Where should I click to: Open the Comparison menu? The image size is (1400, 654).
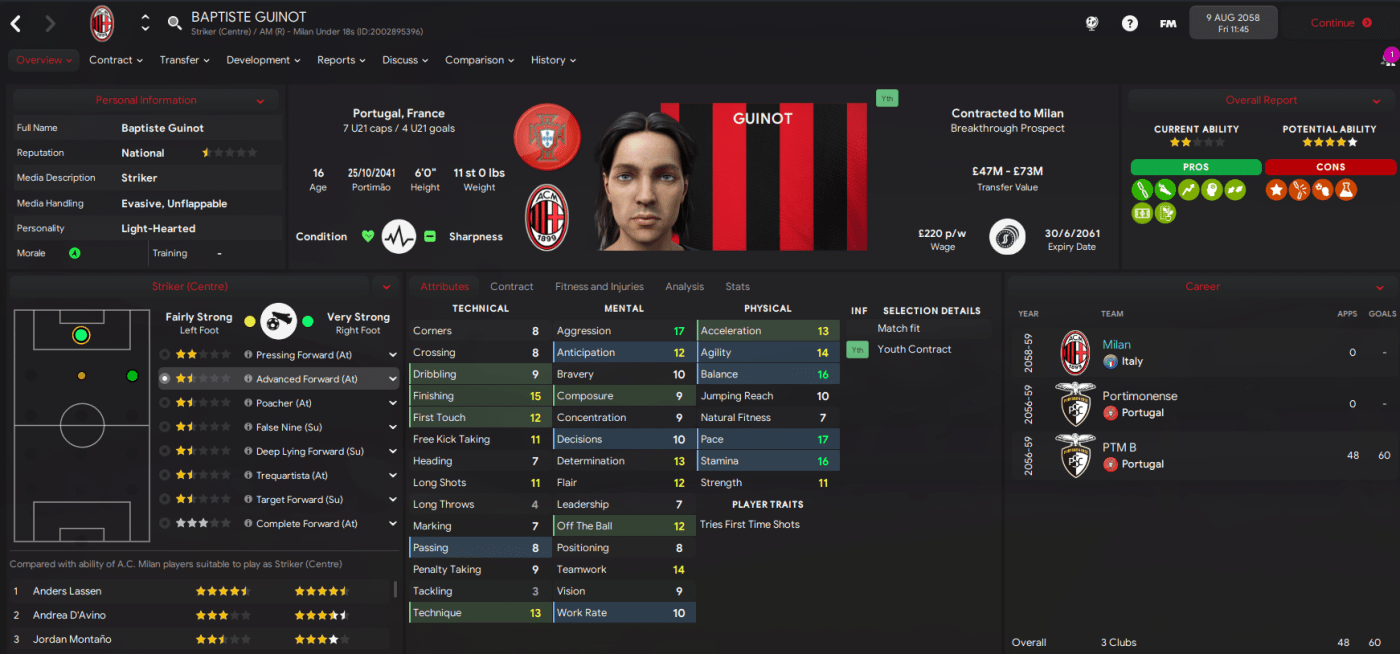(x=479, y=60)
